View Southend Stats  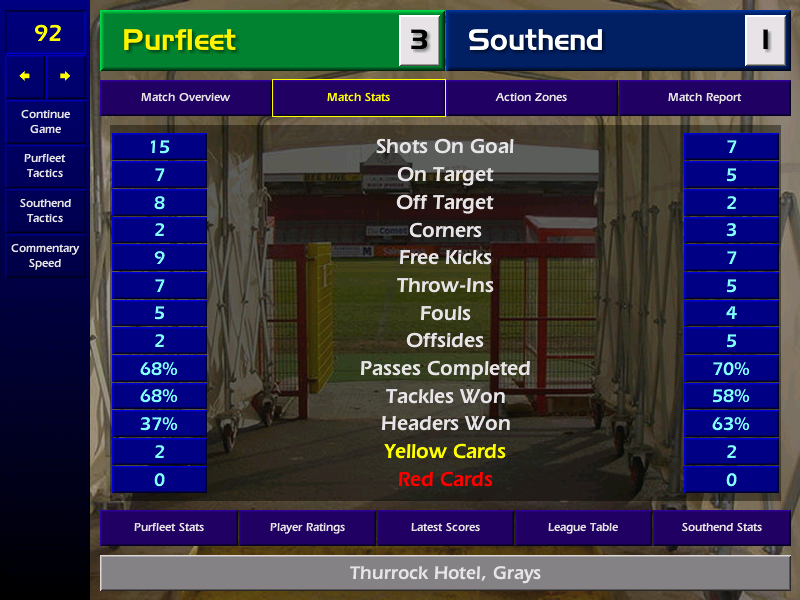[721, 527]
